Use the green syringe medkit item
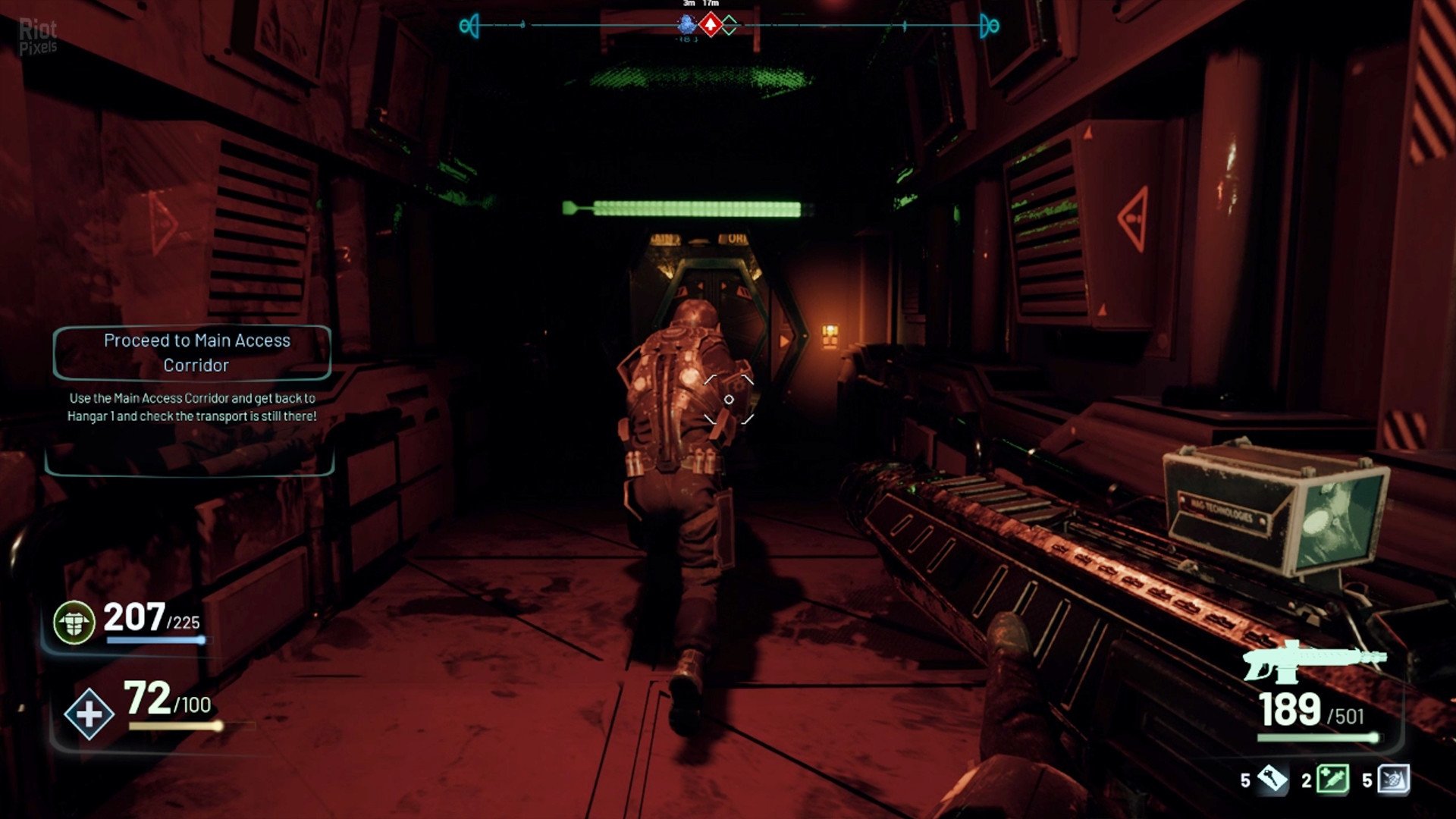 (x=1332, y=779)
